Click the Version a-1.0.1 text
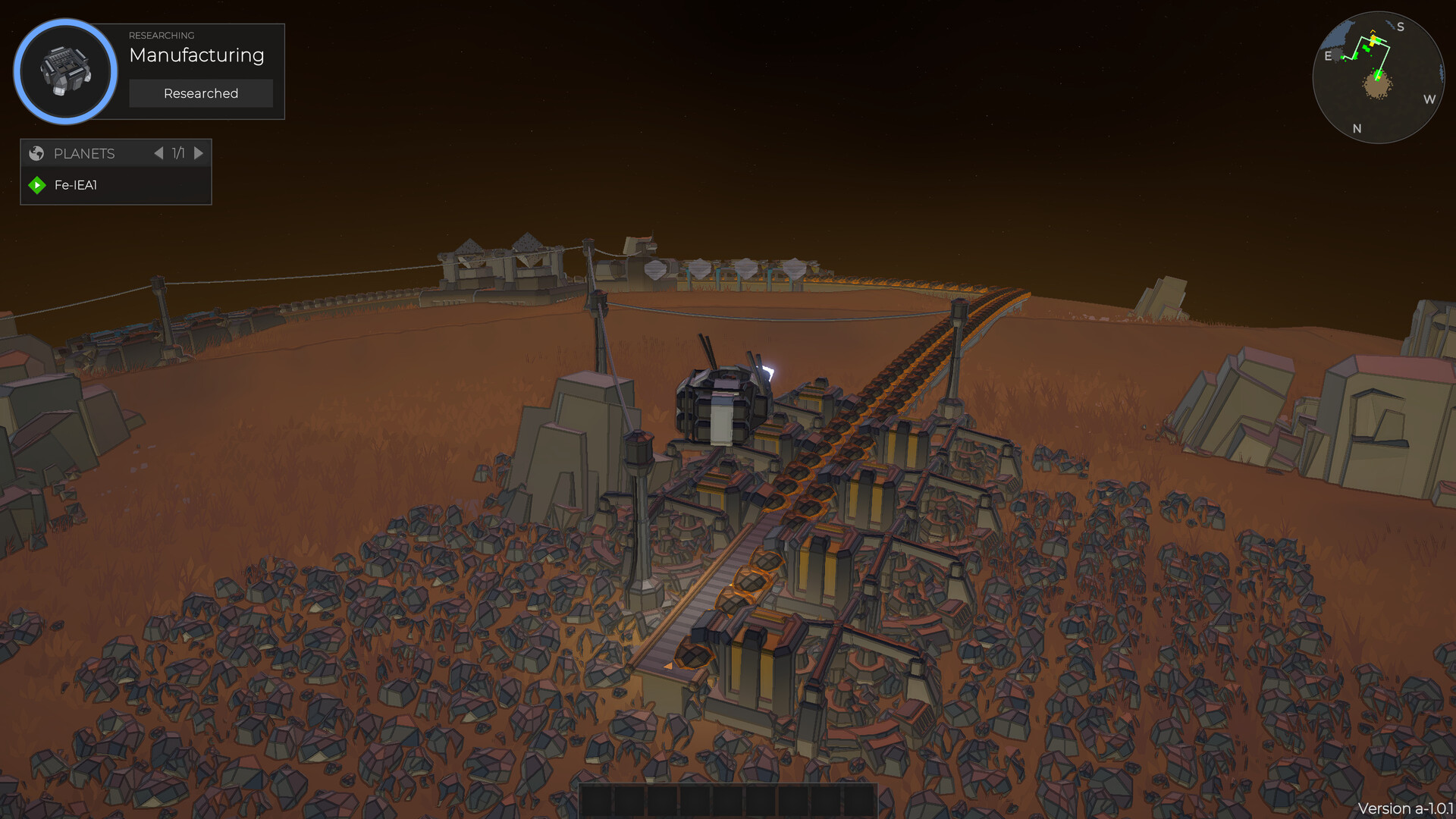Screen dimensions: 1456x819 1407,808
